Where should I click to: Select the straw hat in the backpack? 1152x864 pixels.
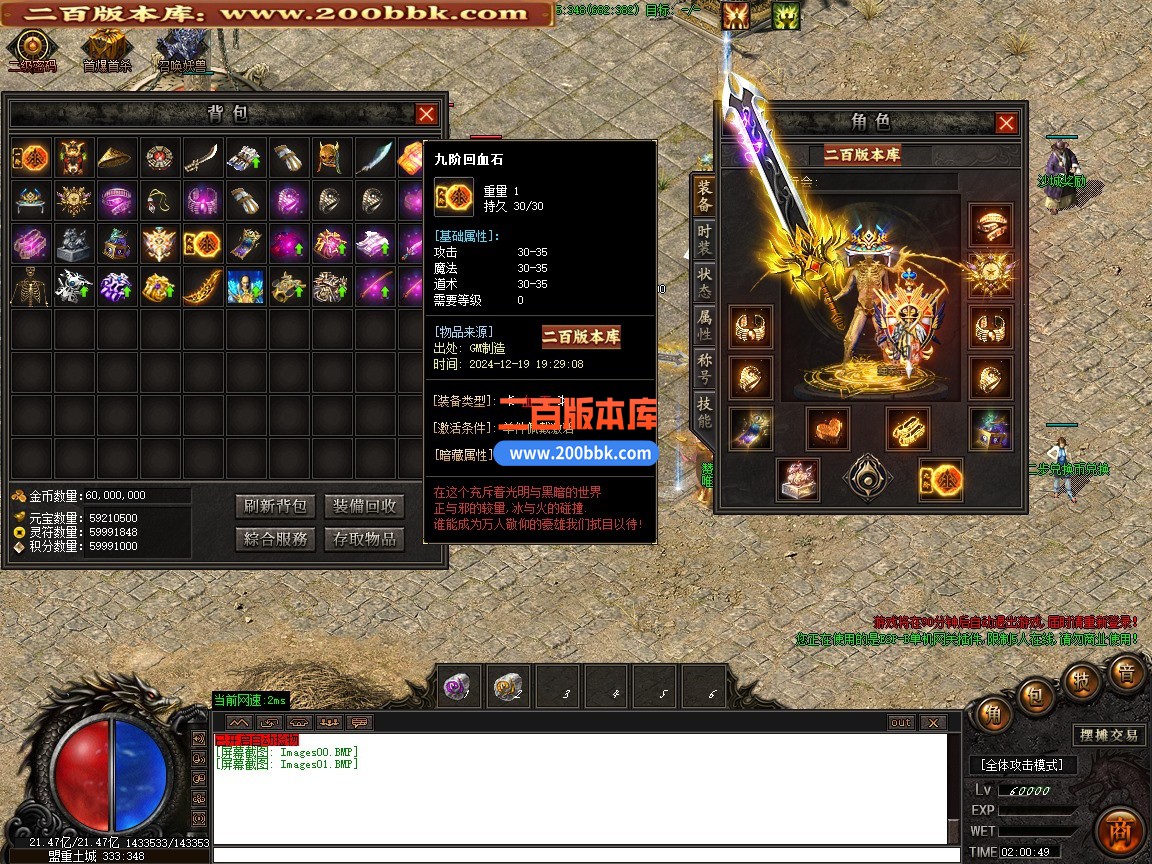[x=117, y=157]
